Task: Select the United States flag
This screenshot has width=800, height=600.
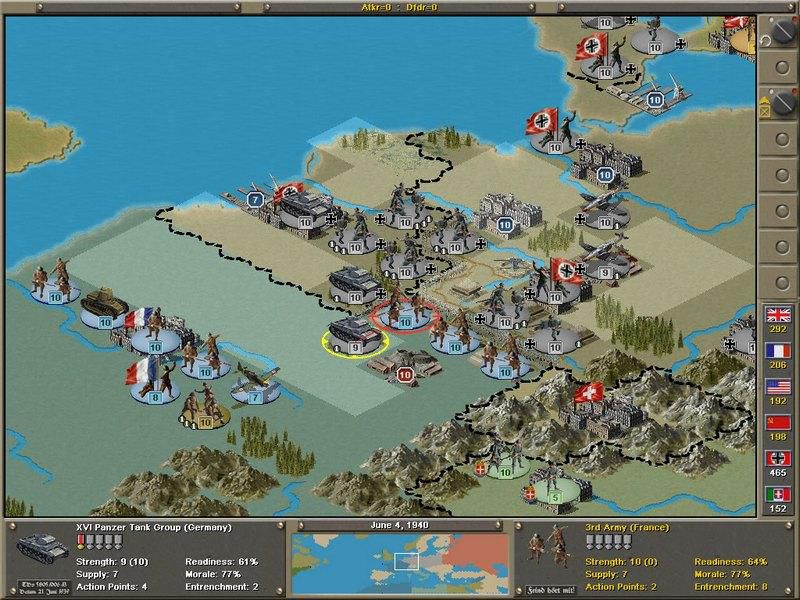Action: click(777, 386)
